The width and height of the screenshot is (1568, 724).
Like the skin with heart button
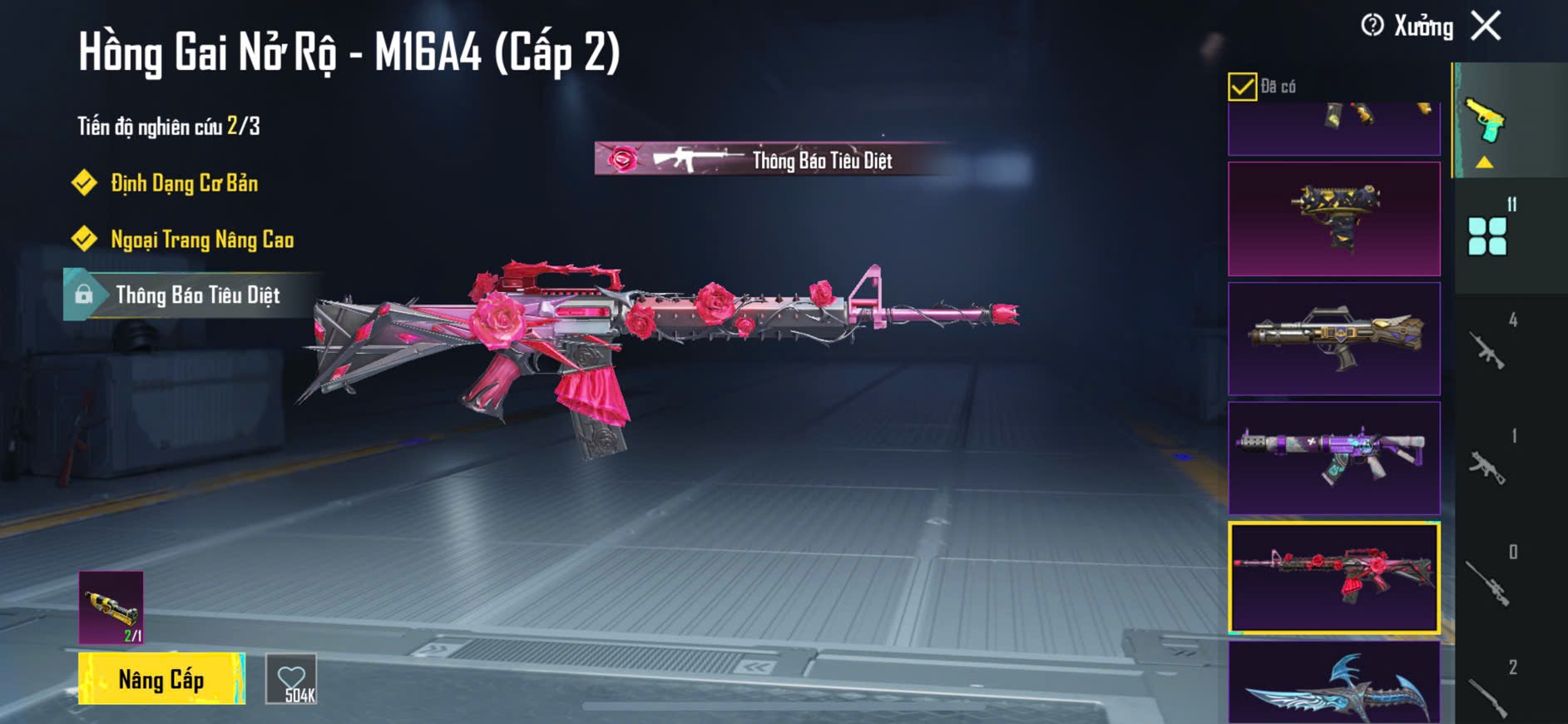(x=291, y=679)
